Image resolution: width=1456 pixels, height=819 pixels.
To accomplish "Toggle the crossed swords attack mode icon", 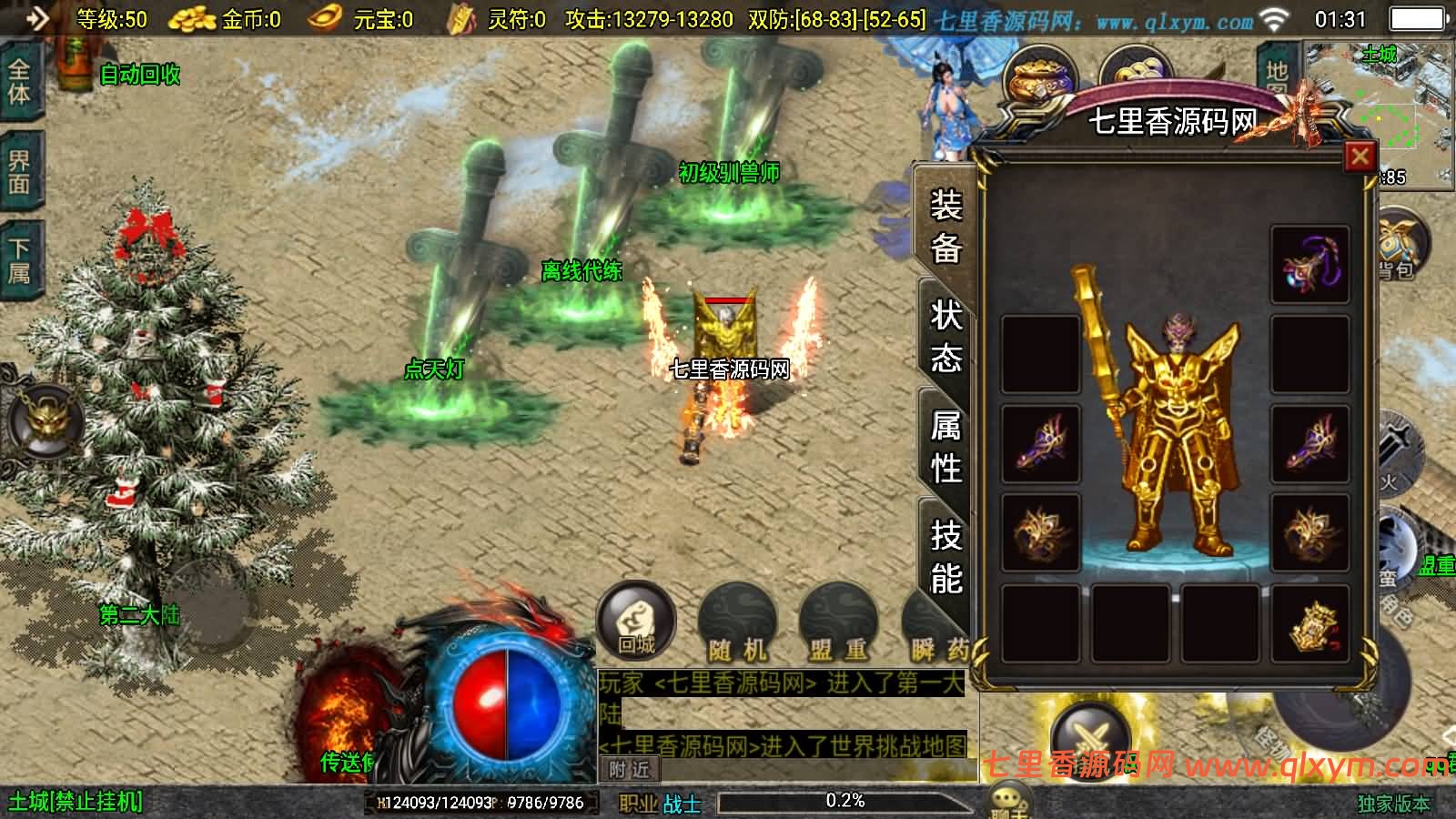I will pyautogui.click(x=1089, y=737).
